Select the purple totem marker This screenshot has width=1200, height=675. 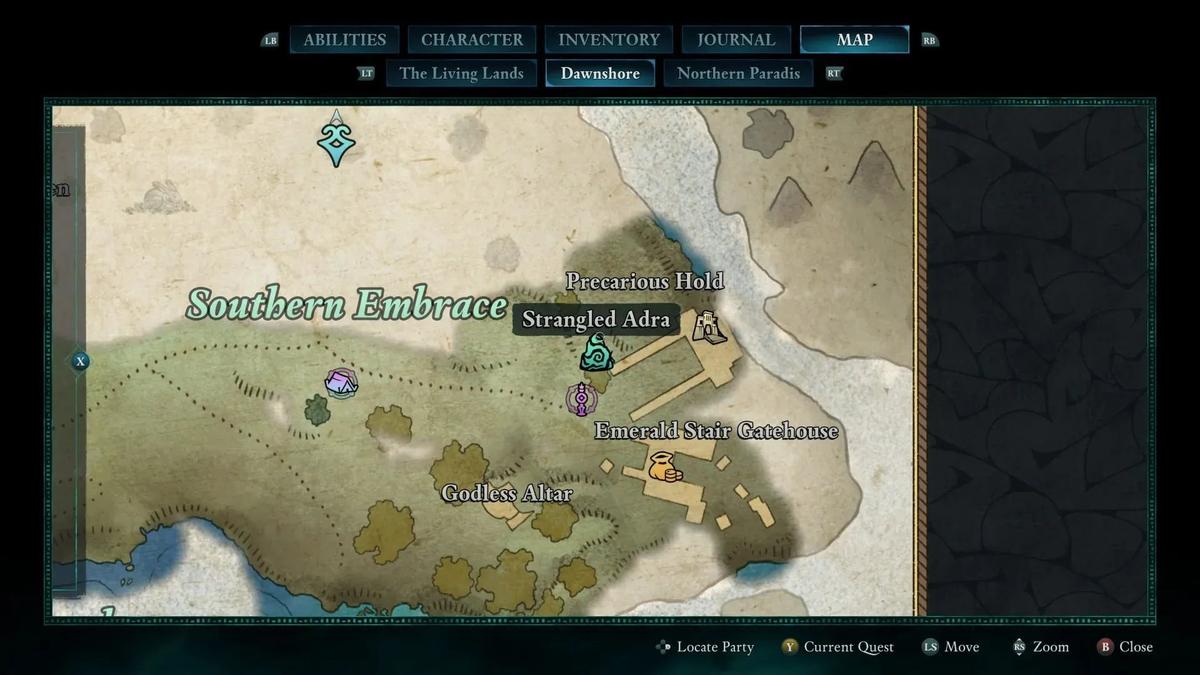[x=581, y=399]
